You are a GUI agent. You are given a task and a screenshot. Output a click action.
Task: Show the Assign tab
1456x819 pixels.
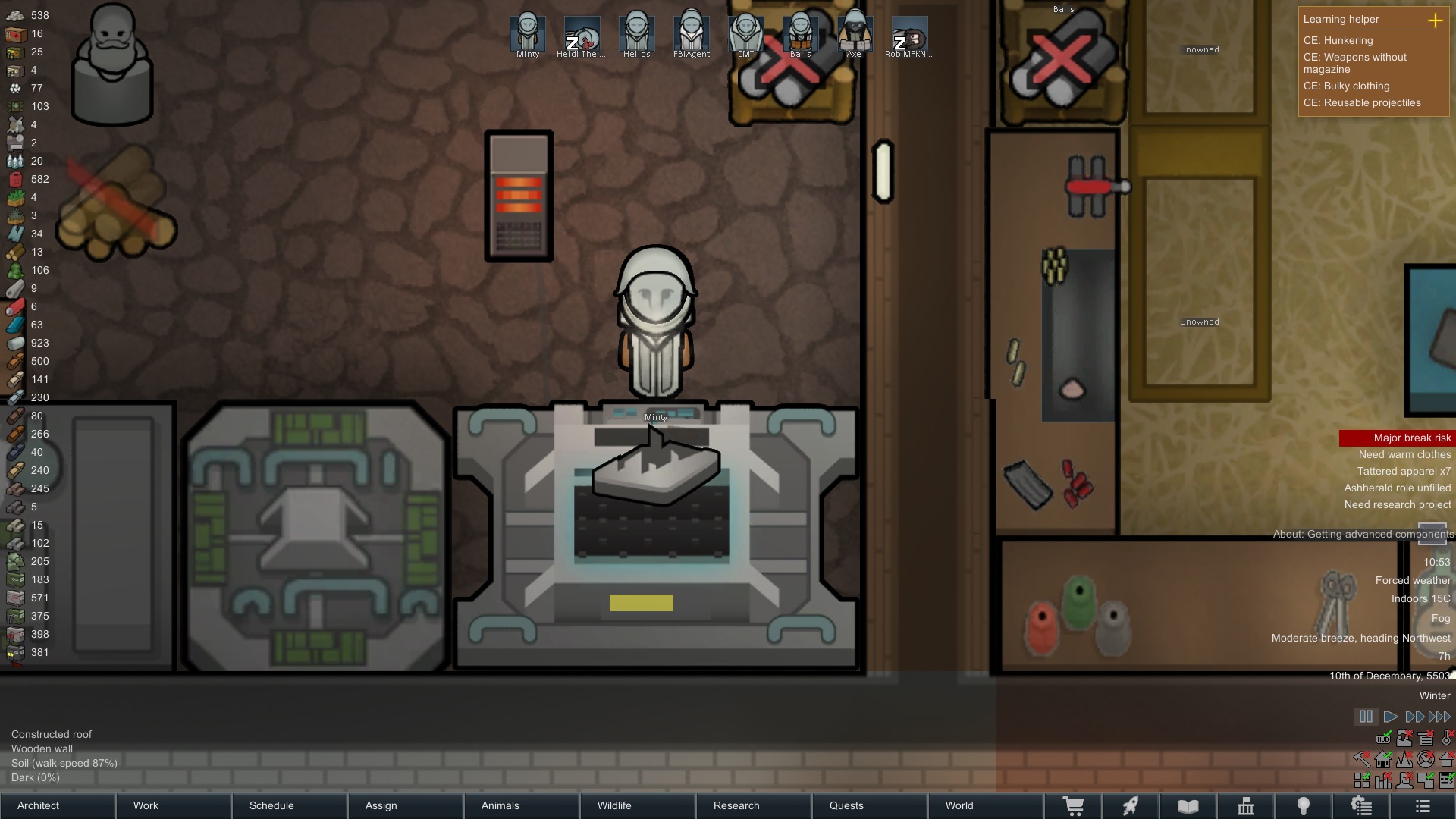tap(406, 805)
